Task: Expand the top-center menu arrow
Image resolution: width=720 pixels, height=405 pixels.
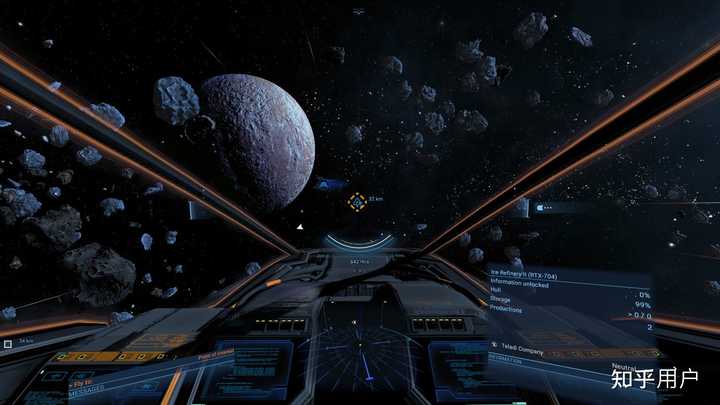Action: tap(358, 10)
